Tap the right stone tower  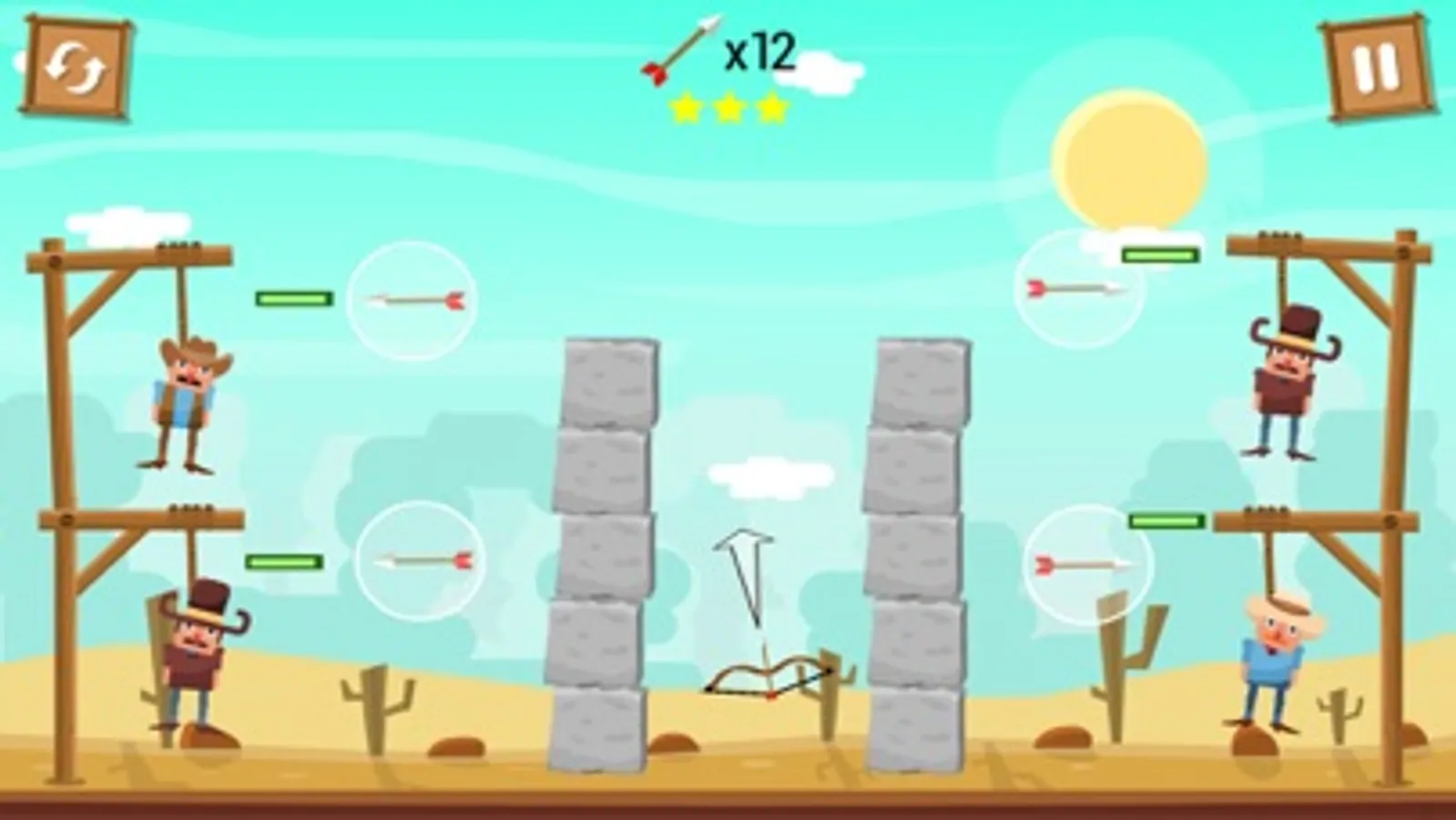coord(915,547)
